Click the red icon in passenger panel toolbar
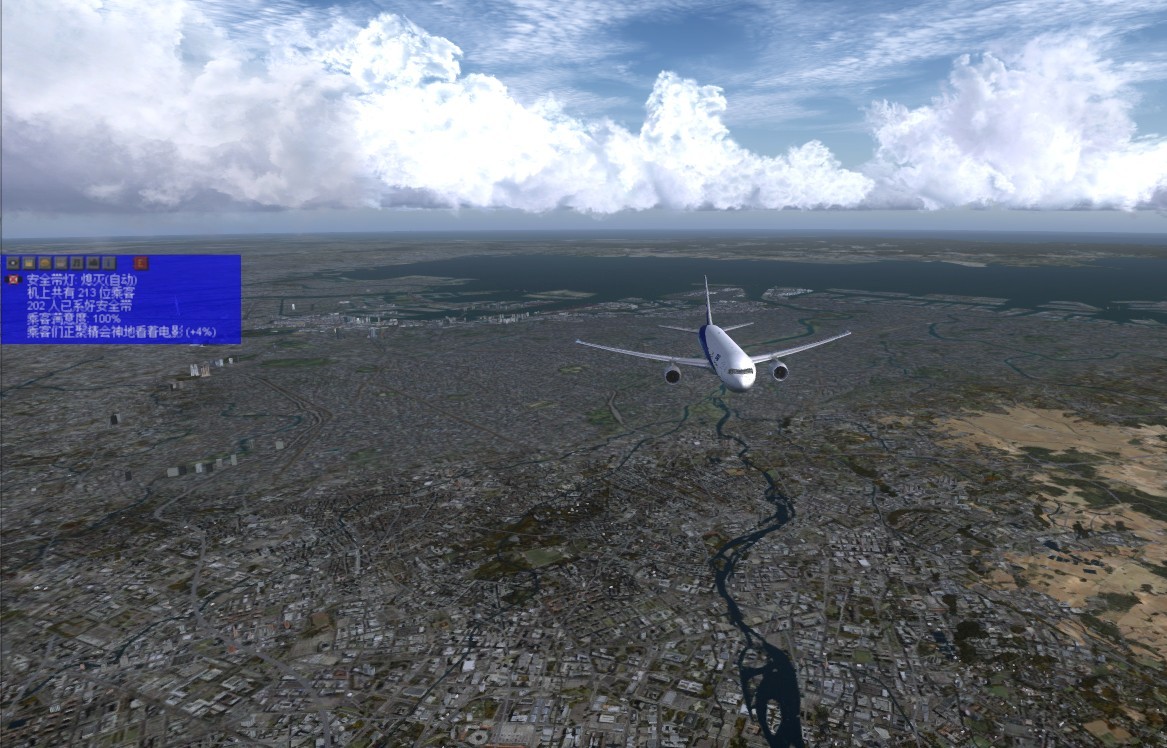This screenshot has height=748, width=1167. click(x=141, y=263)
